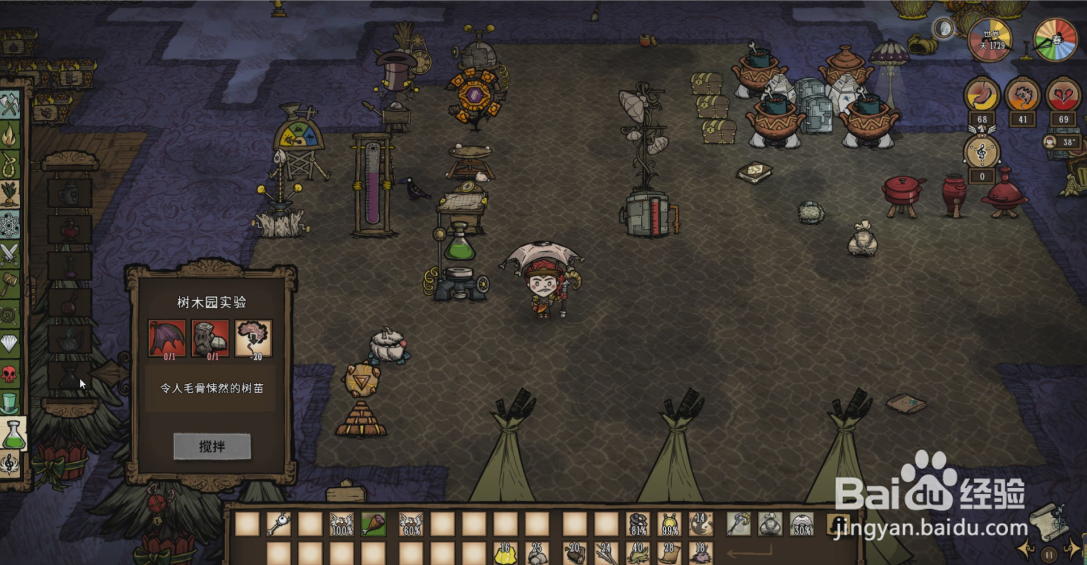Choose the white diamond refine tab
The height and width of the screenshot is (565, 1087).
(10, 343)
